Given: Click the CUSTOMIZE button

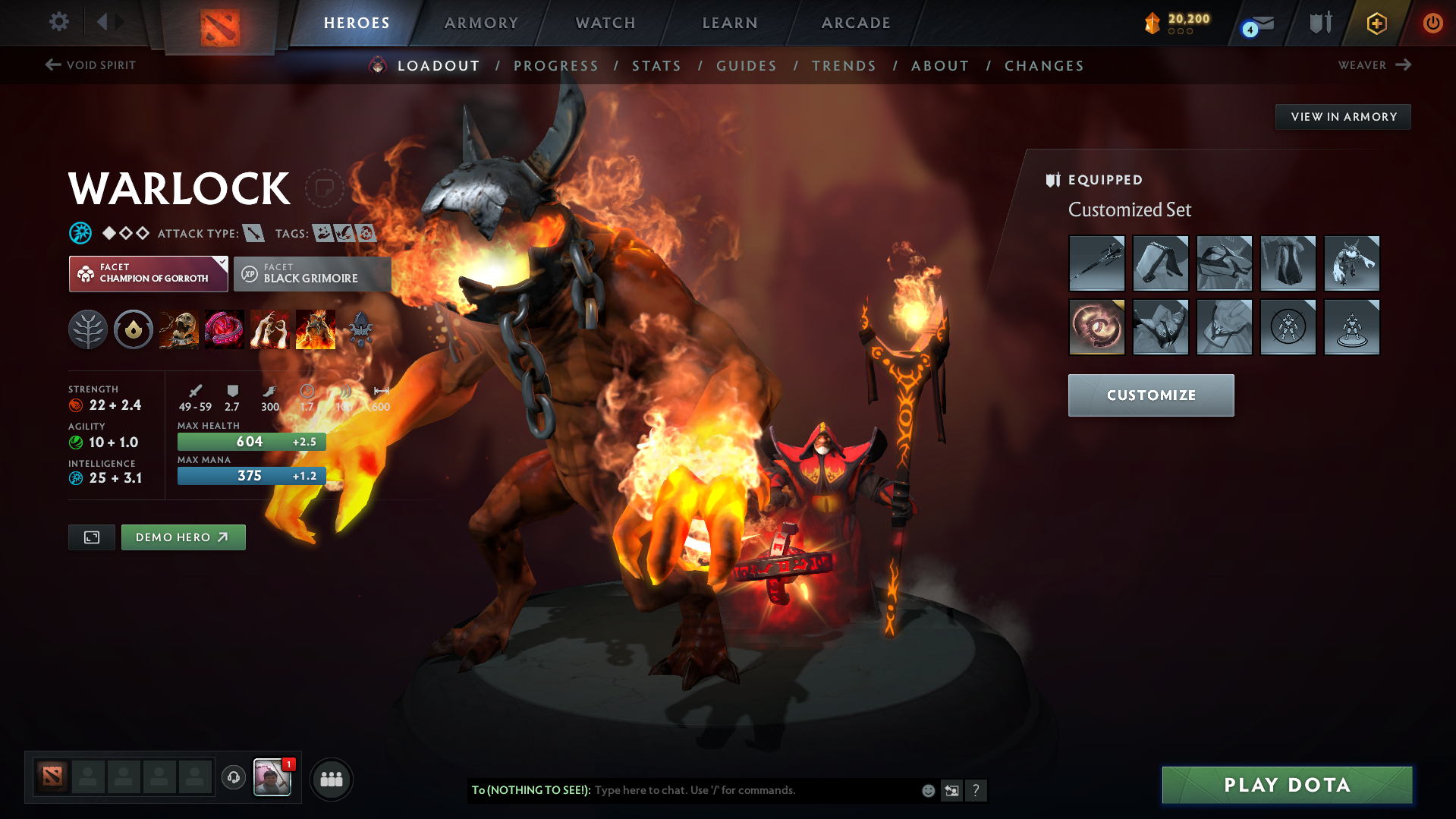Looking at the screenshot, I should click(1150, 395).
